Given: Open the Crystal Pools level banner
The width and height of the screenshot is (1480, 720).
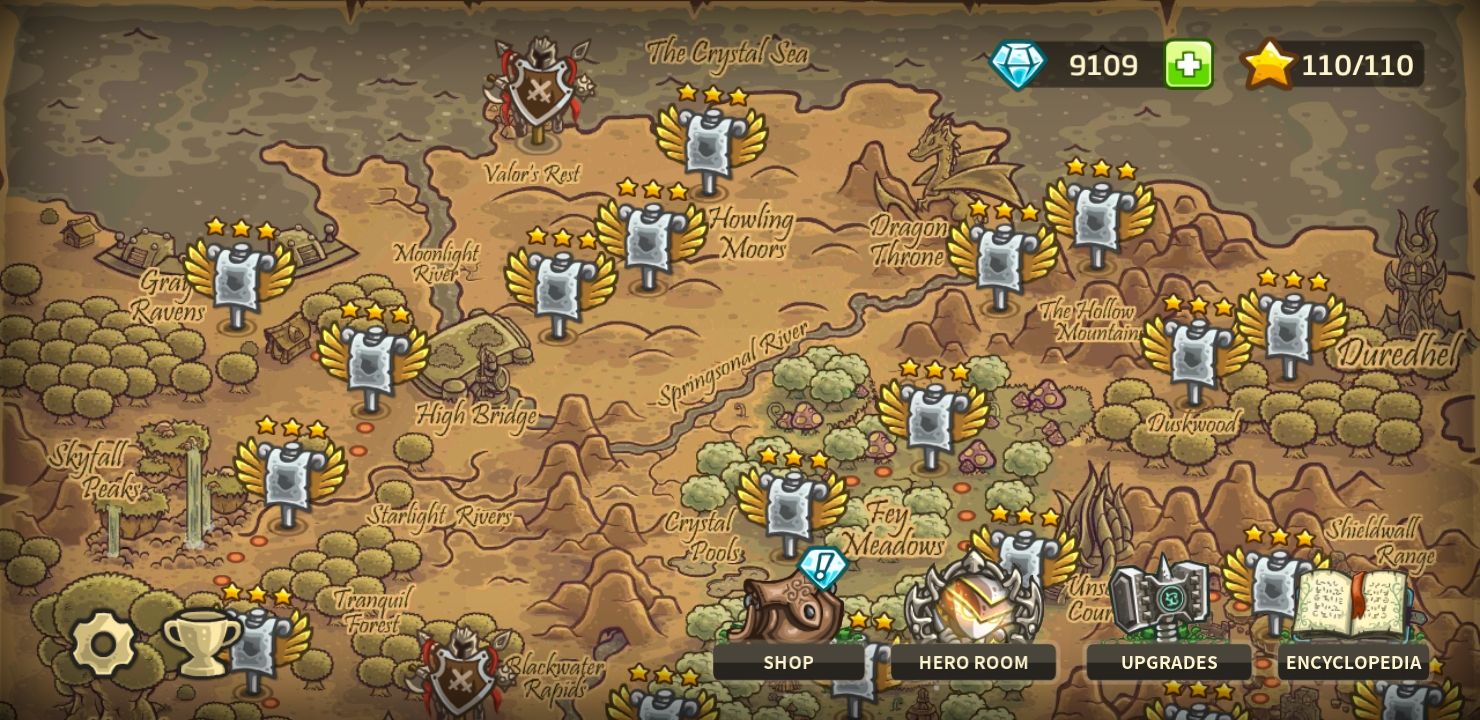Looking at the screenshot, I should pos(787,510).
